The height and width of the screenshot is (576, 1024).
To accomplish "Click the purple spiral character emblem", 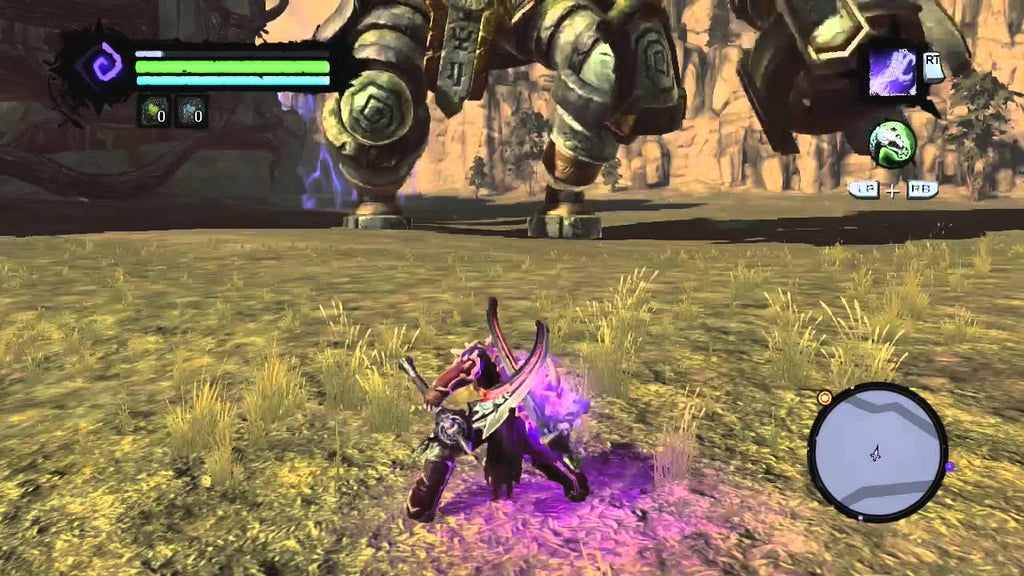I will pyautogui.click(x=105, y=66).
